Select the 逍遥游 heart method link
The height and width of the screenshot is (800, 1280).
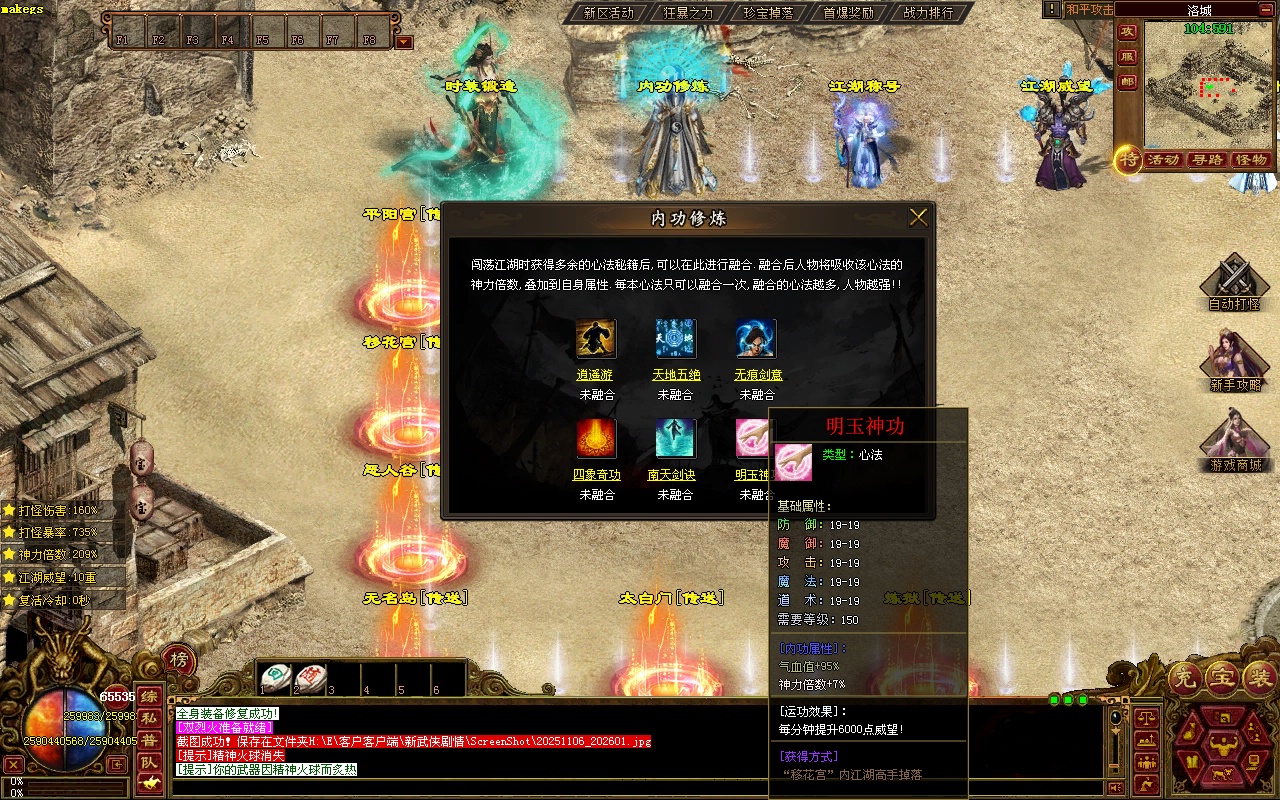595,375
